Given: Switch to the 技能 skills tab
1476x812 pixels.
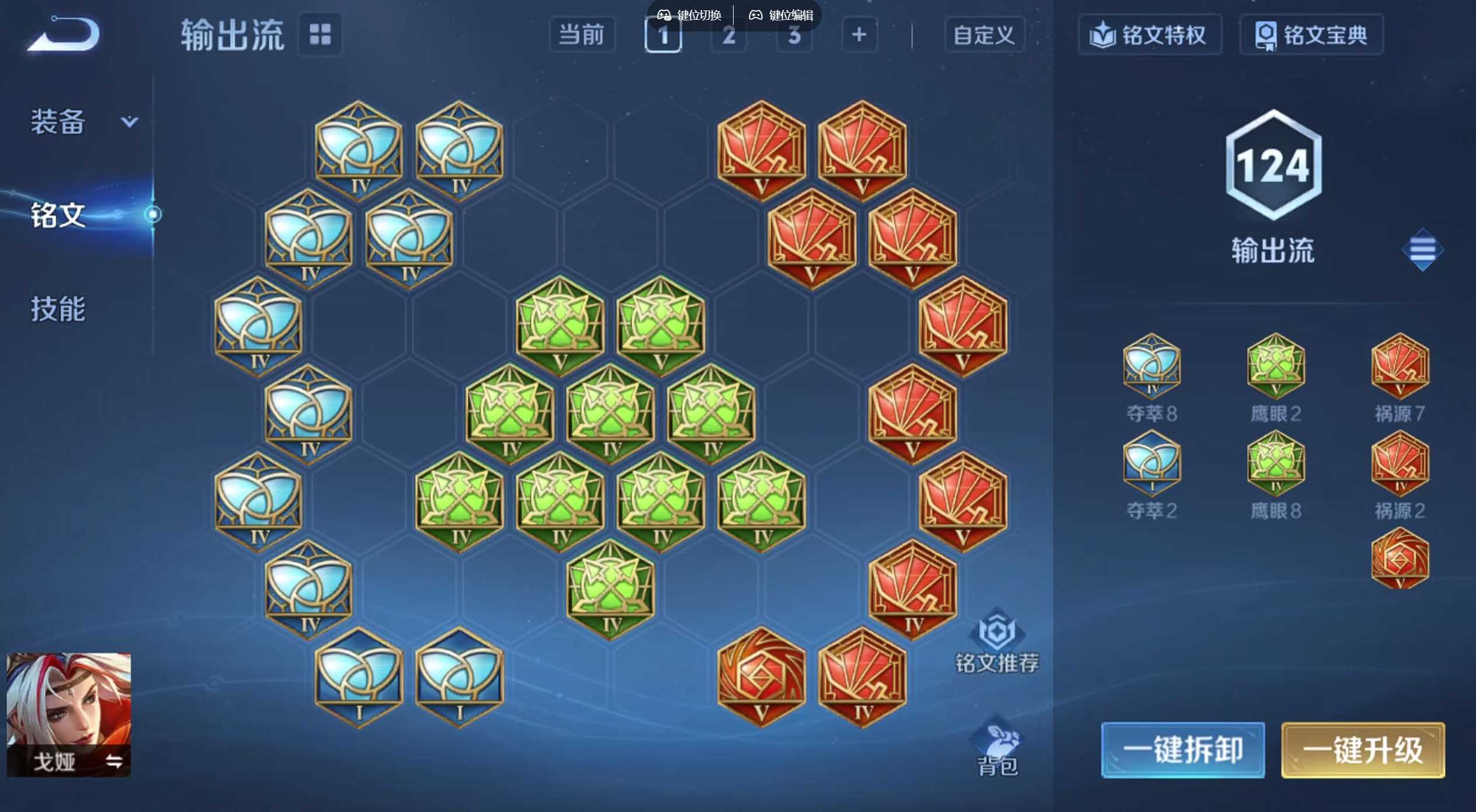Looking at the screenshot, I should click(x=58, y=309).
